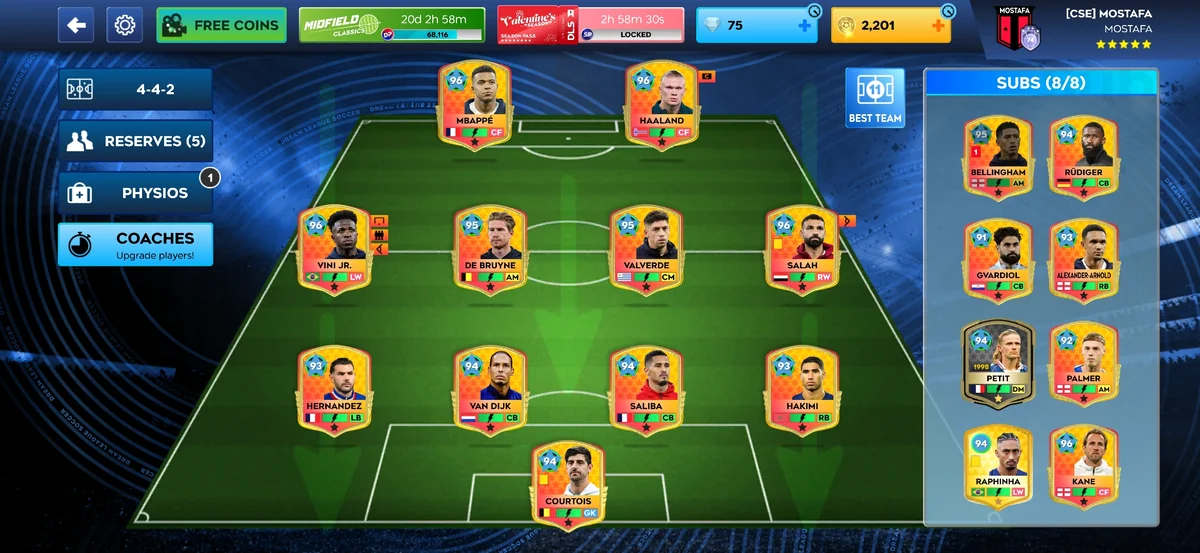This screenshot has width=1200, height=553.
Task: Open the Valentine's season pass banner
Action: coord(590,25)
